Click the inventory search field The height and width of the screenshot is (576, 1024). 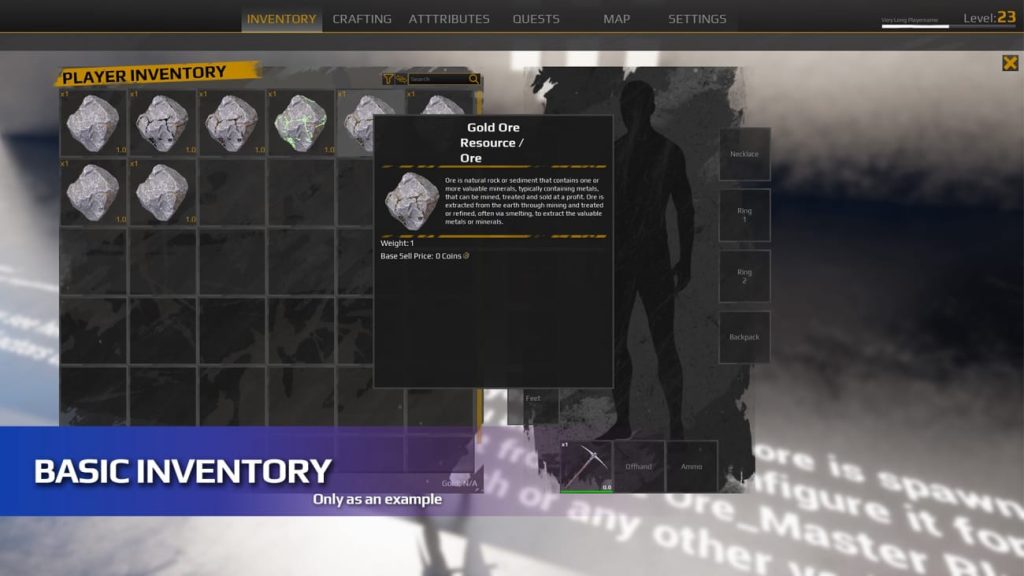[x=438, y=79]
